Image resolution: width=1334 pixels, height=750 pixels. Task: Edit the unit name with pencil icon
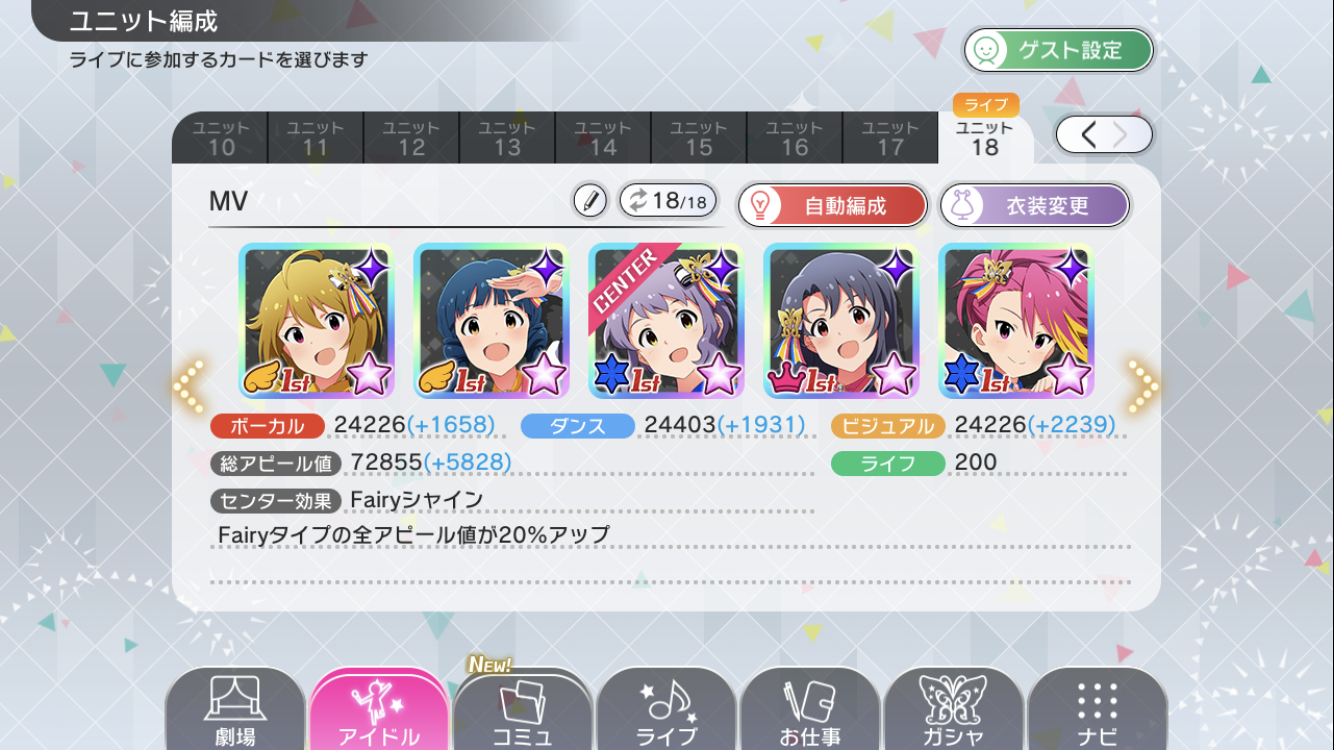pyautogui.click(x=590, y=202)
